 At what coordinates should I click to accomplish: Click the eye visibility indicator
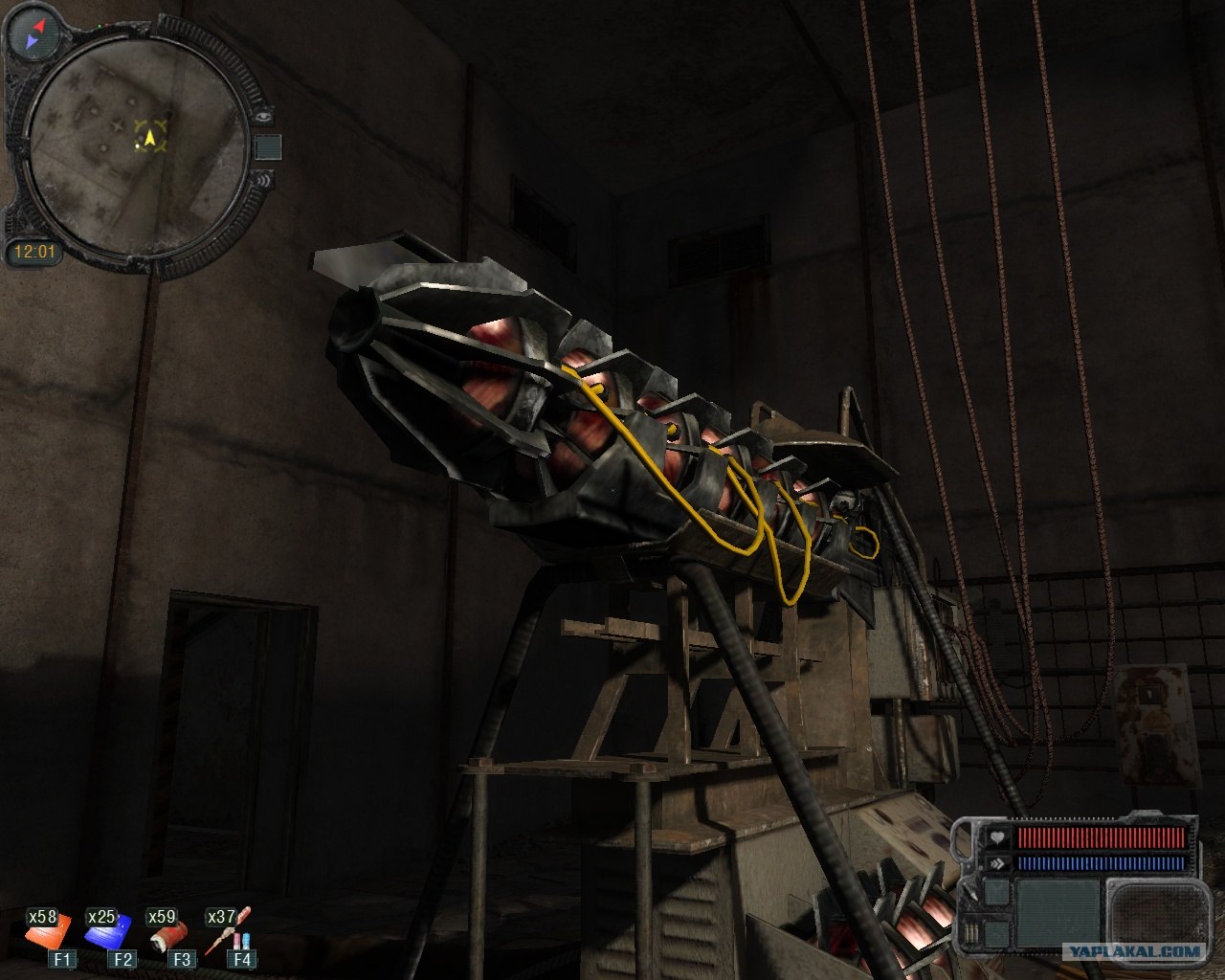click(x=265, y=116)
